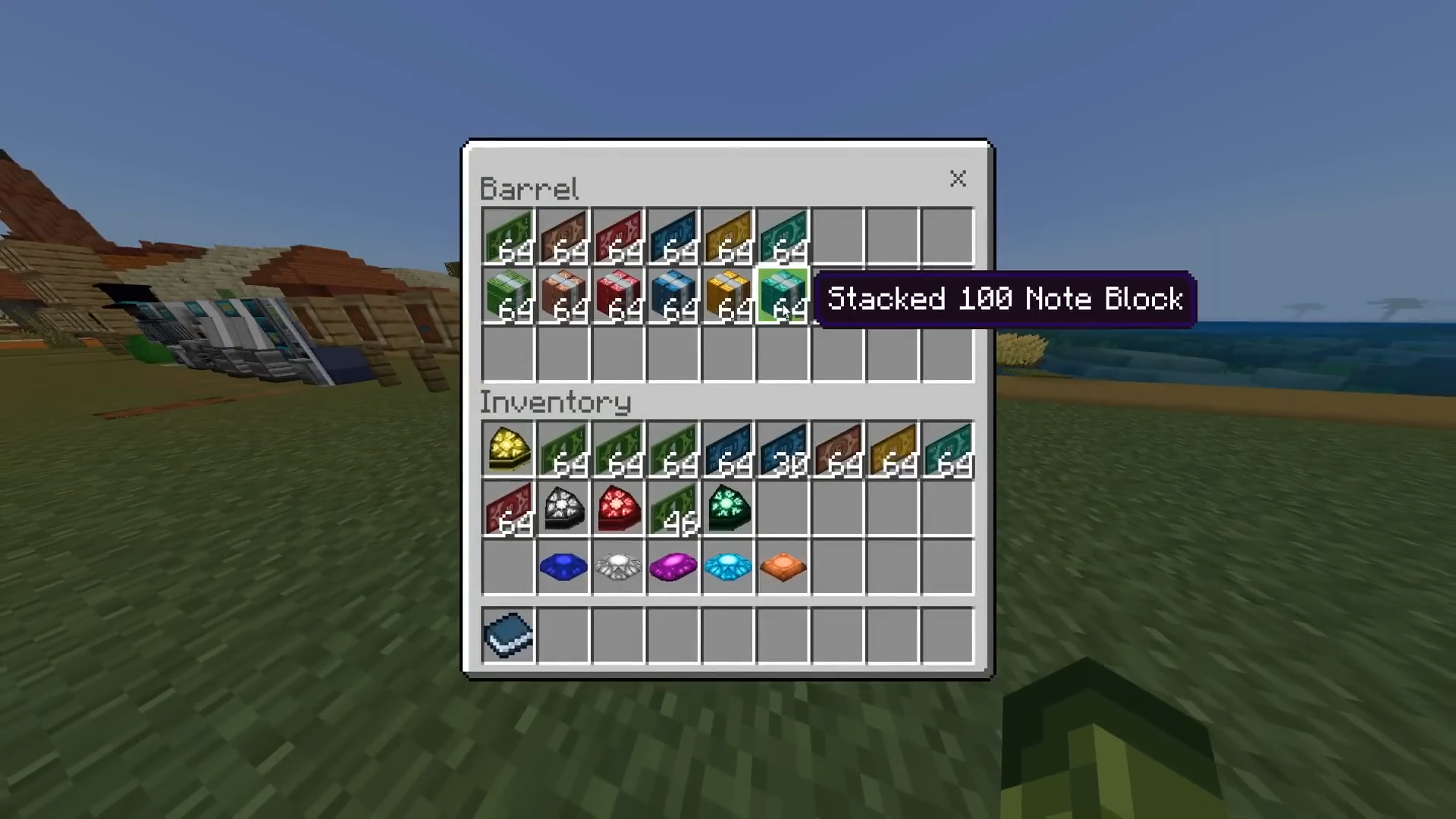Close the Barrel window
1456x819 pixels.
coord(958,179)
